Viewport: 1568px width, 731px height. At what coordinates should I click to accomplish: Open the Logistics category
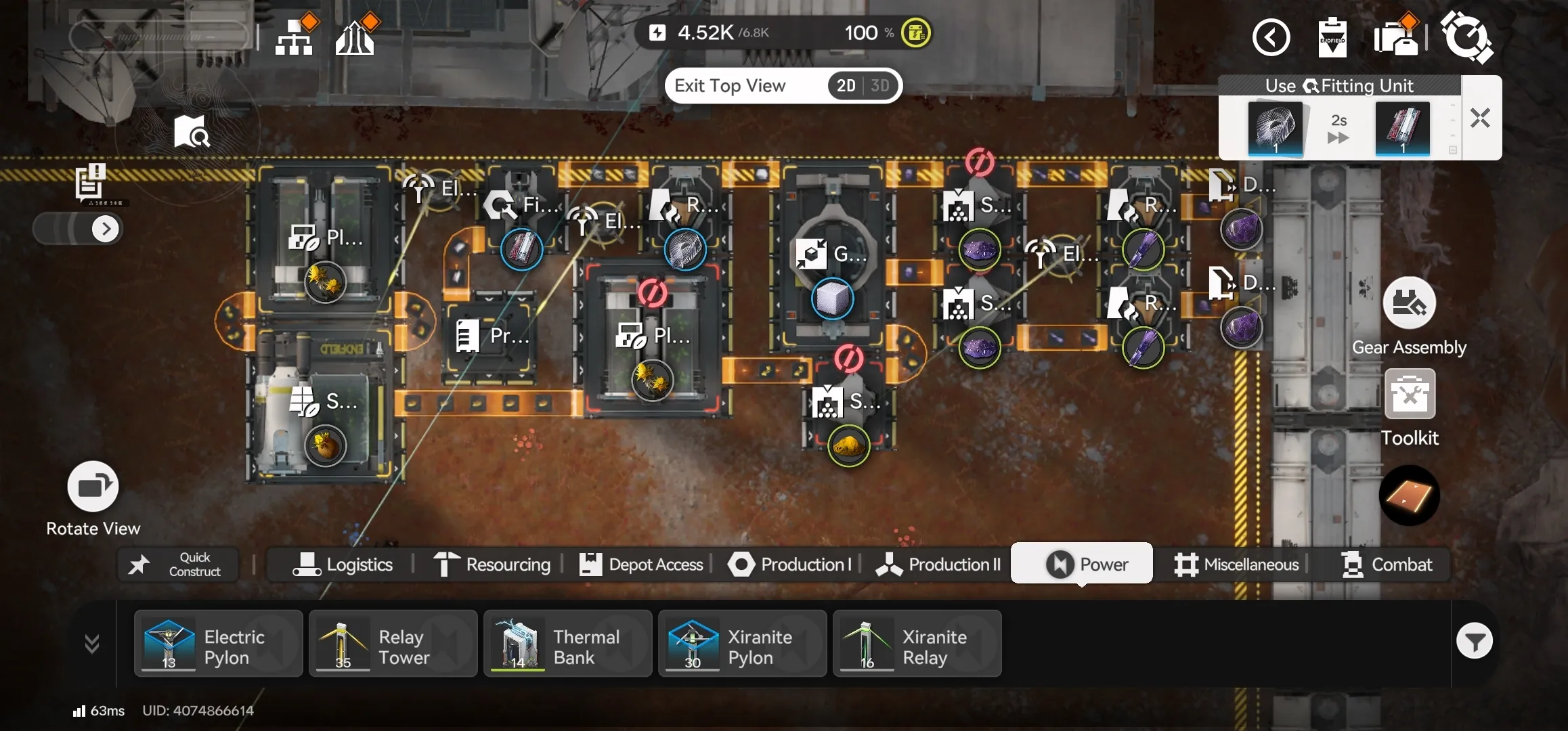(343, 564)
